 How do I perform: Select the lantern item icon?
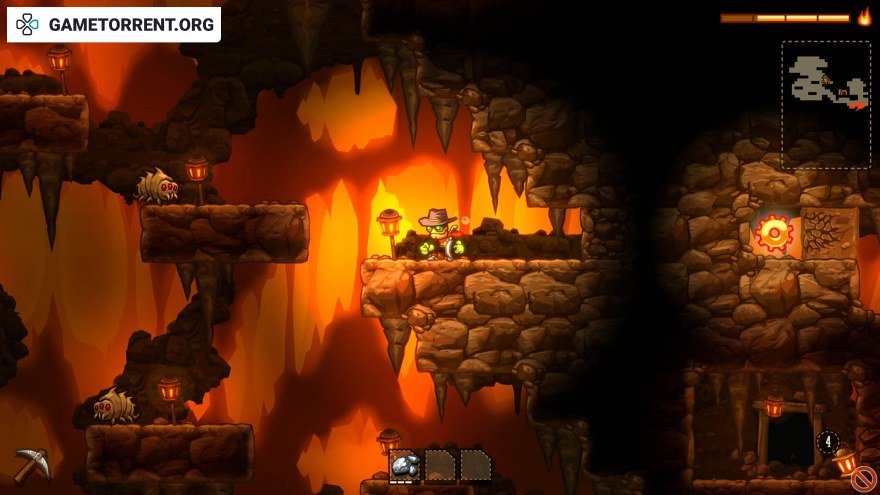pyautogui.click(x=845, y=462)
